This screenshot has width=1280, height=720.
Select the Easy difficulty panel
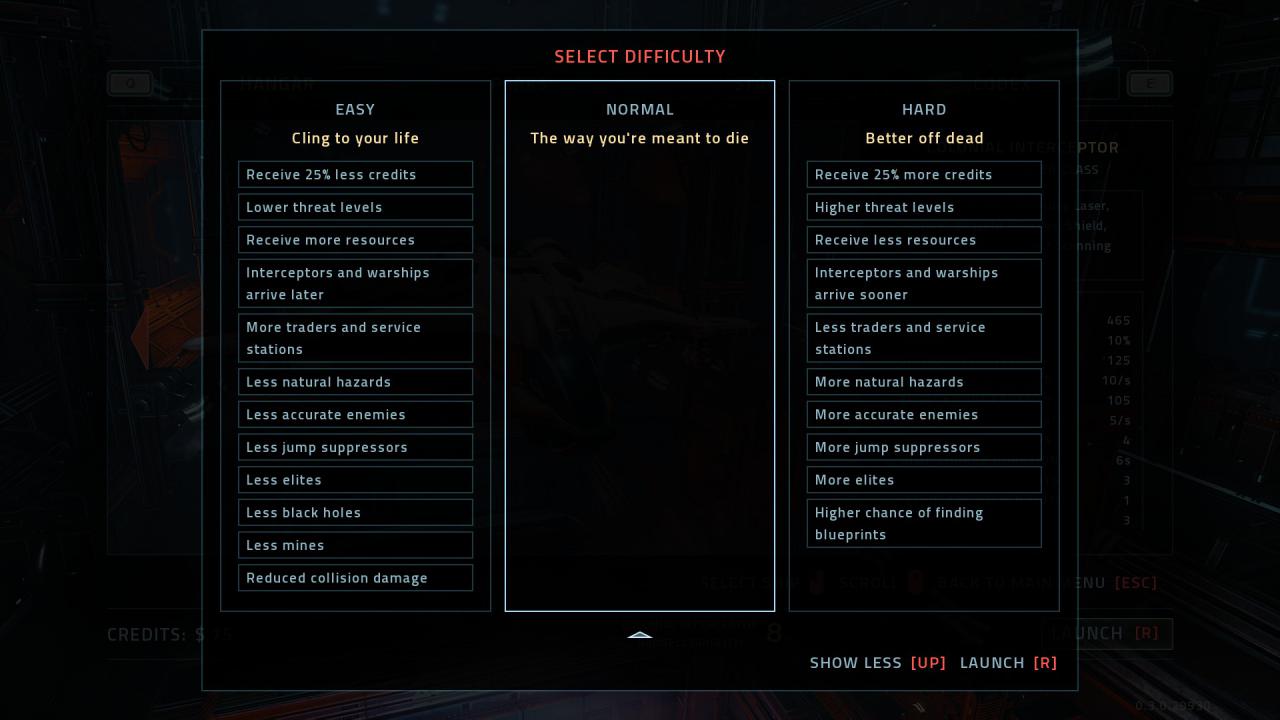[x=355, y=110]
